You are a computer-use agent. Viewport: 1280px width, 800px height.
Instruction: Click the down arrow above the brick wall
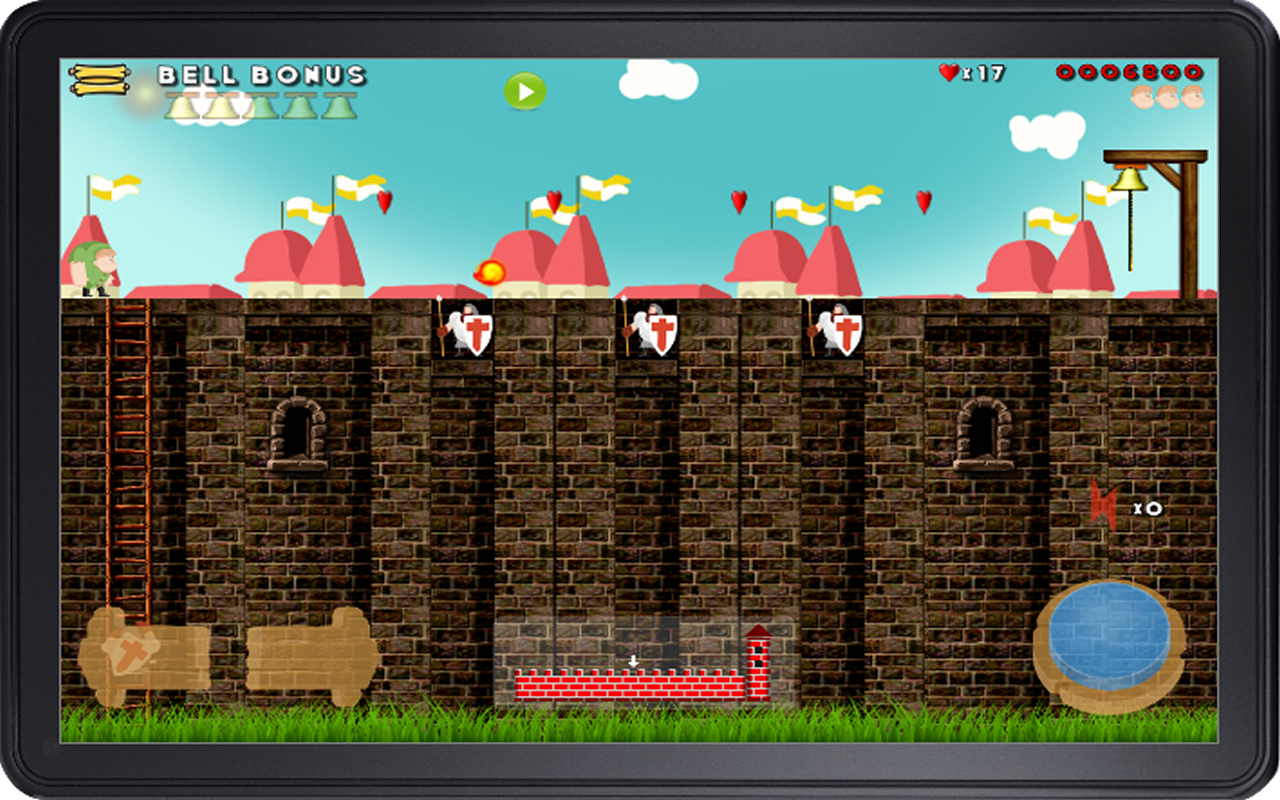[x=634, y=660]
